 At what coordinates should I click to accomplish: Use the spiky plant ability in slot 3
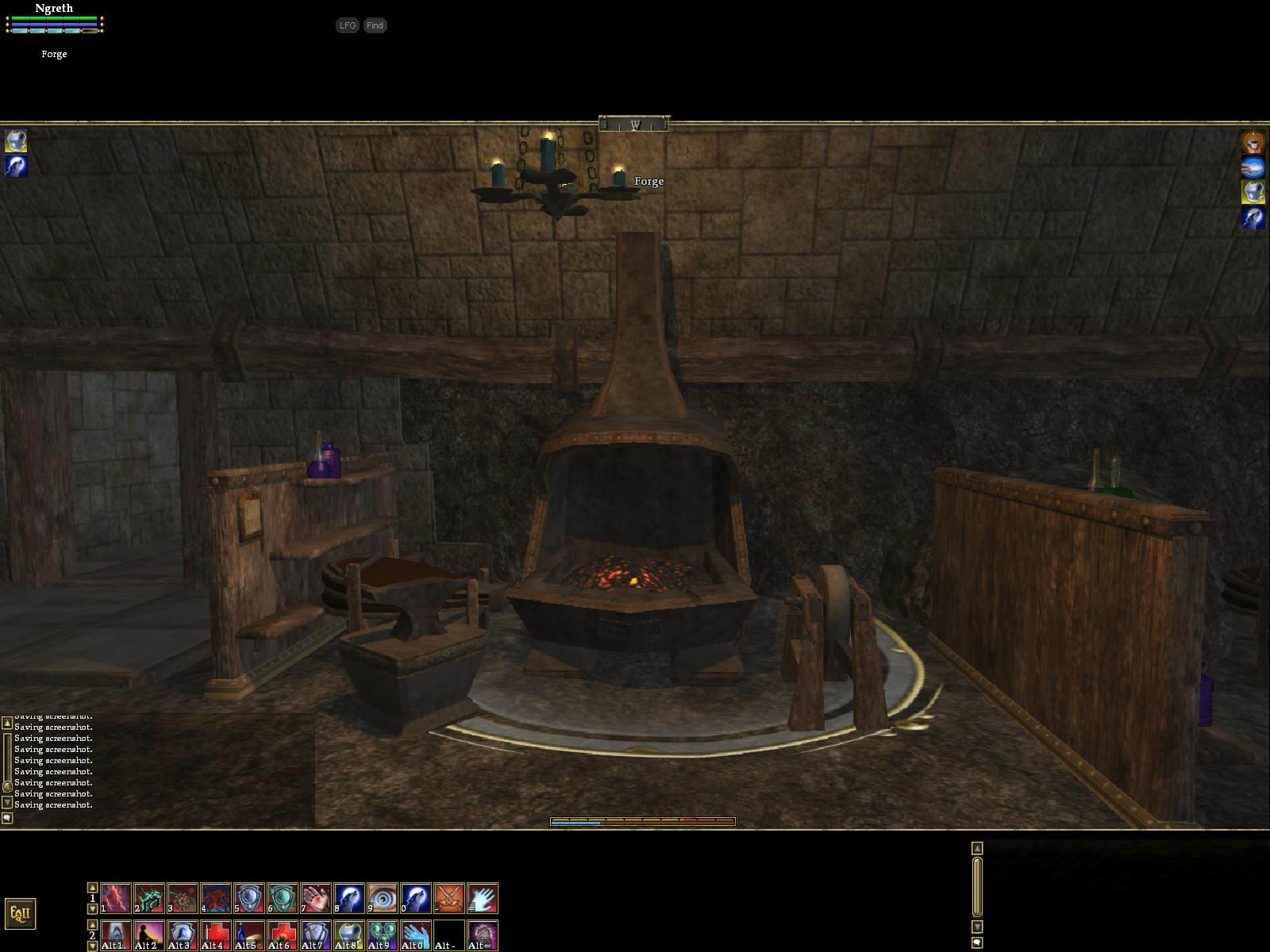tap(183, 898)
